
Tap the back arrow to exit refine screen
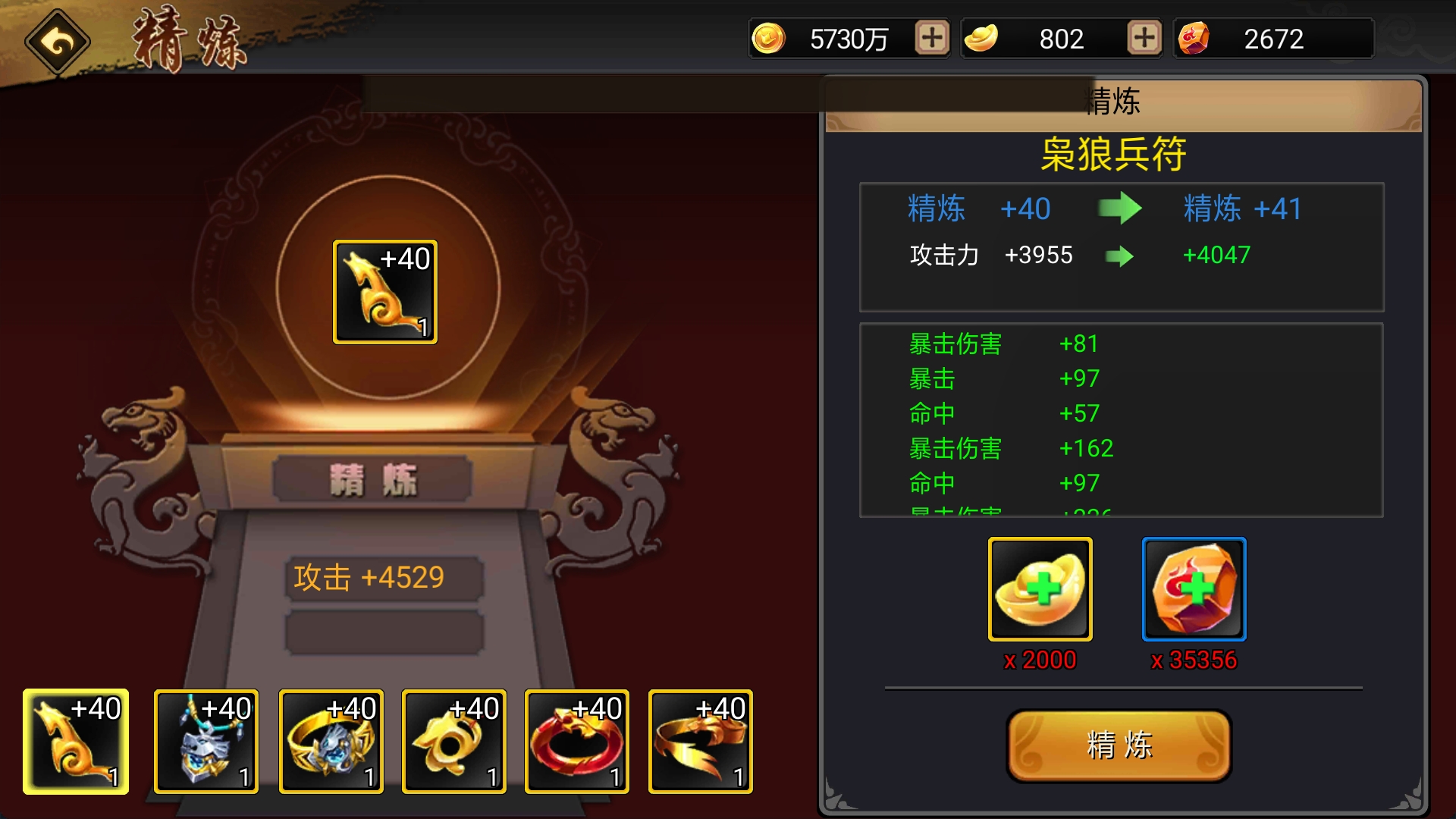coord(58,40)
